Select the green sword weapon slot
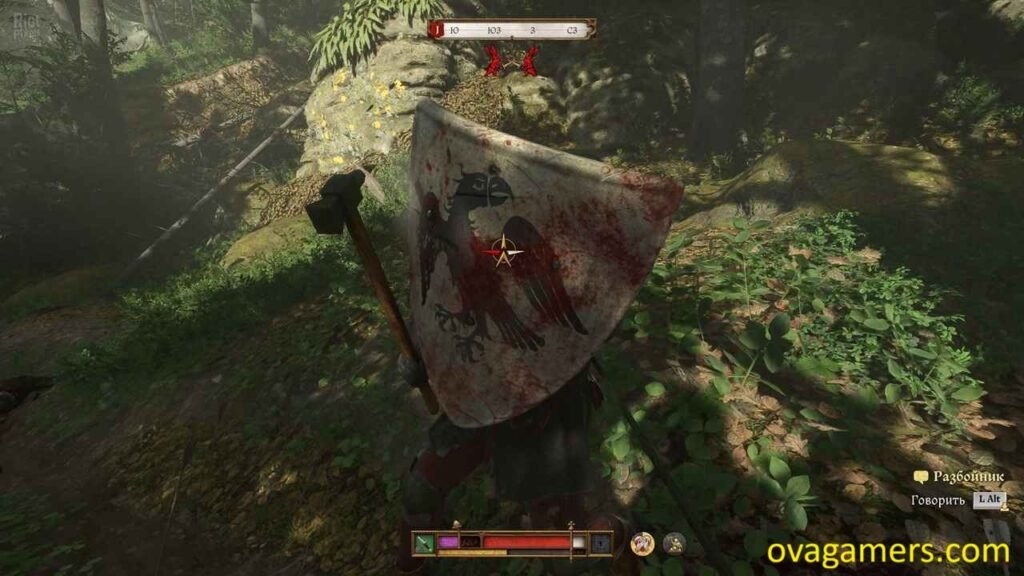The image size is (1024, 576). (x=424, y=543)
